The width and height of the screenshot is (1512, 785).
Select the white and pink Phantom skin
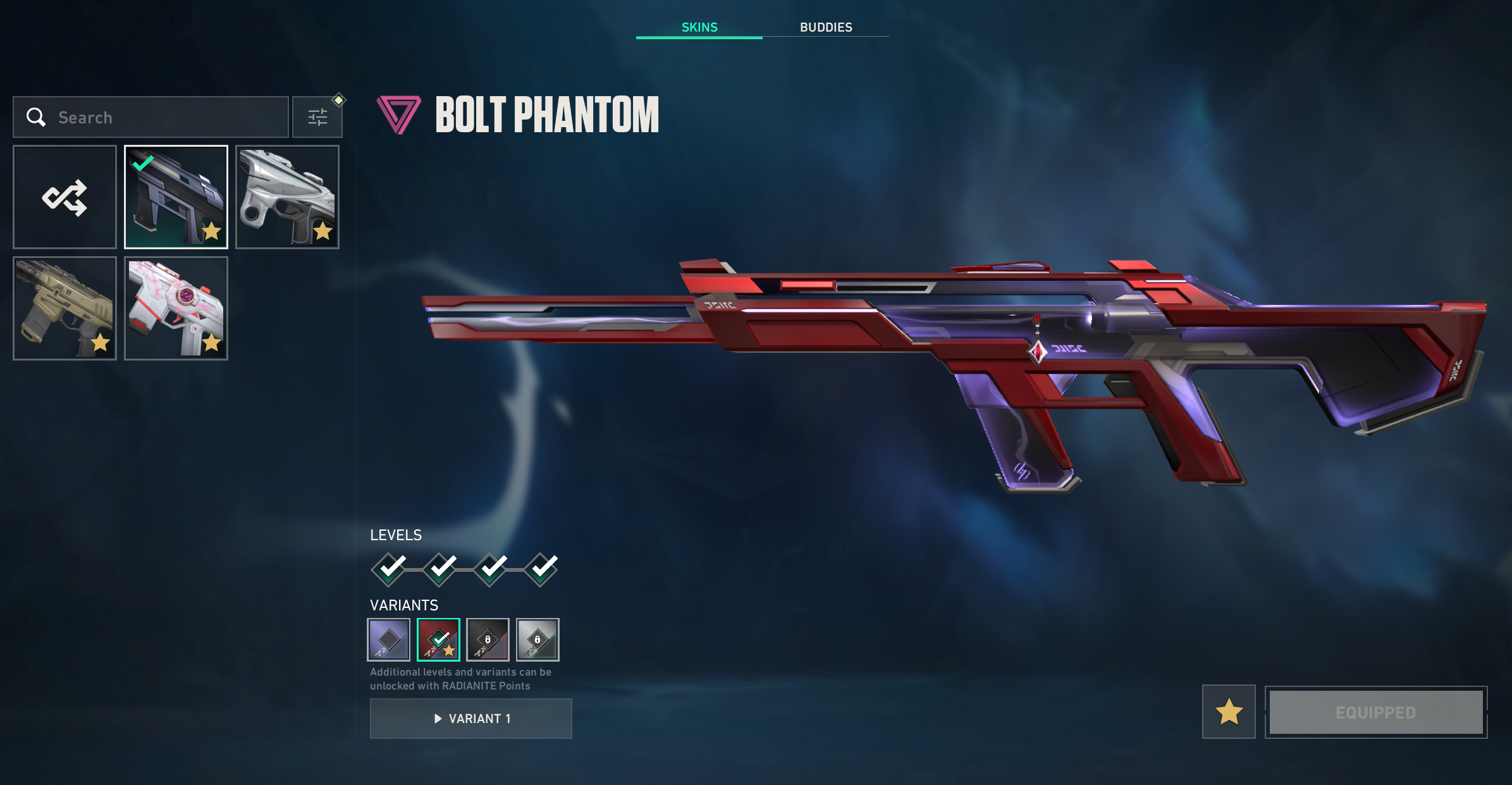[x=176, y=309]
